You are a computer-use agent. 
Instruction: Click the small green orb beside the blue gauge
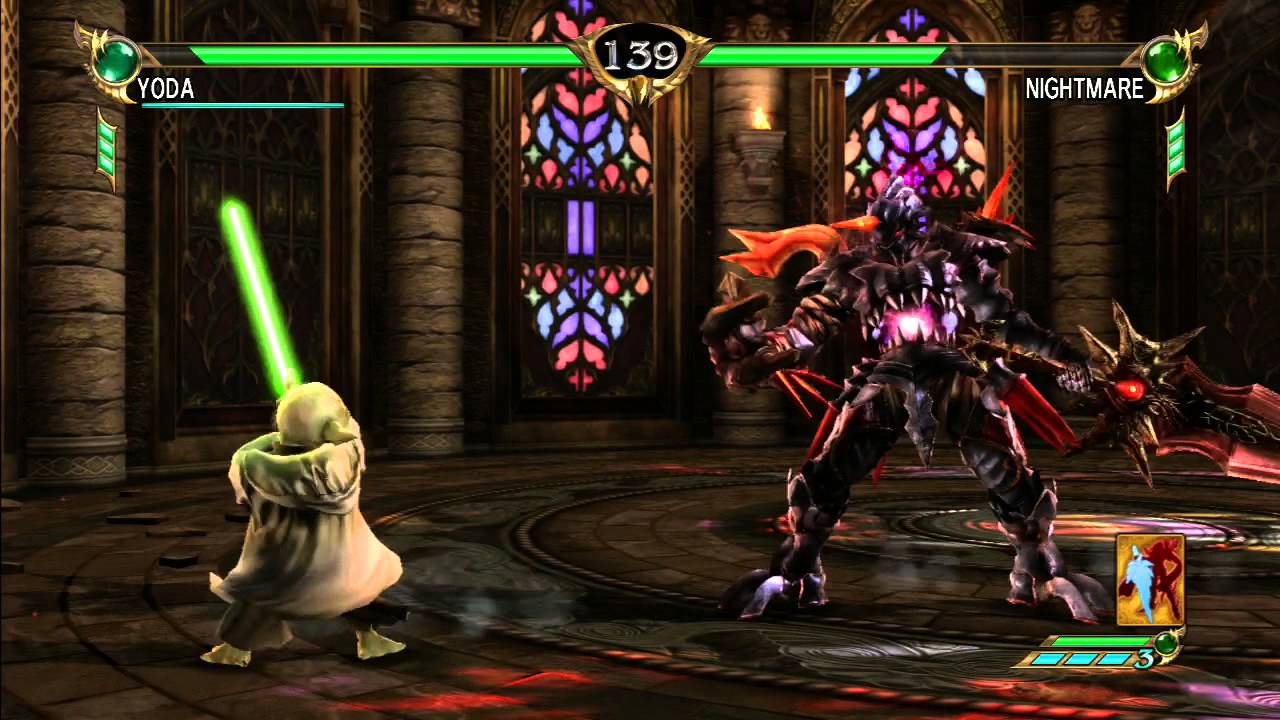click(1165, 643)
